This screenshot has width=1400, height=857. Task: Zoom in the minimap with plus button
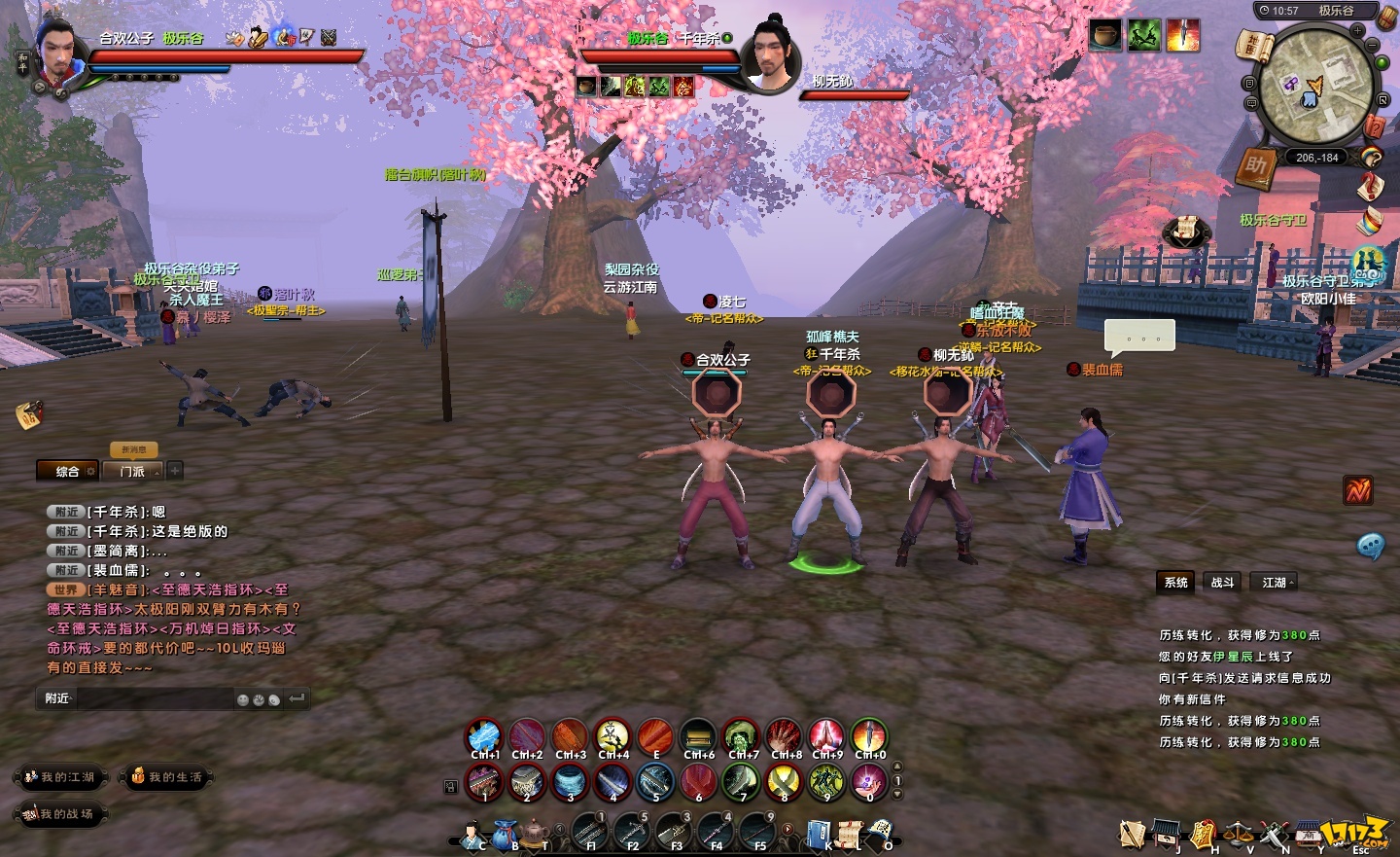pos(1357,31)
